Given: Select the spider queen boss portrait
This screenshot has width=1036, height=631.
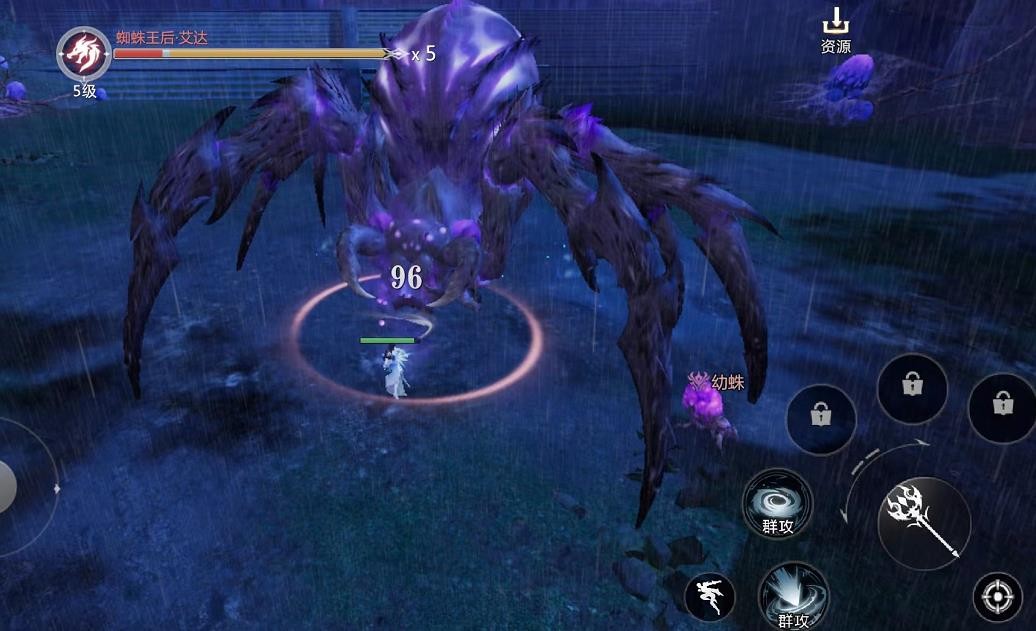Looking at the screenshot, I should coord(83,53).
